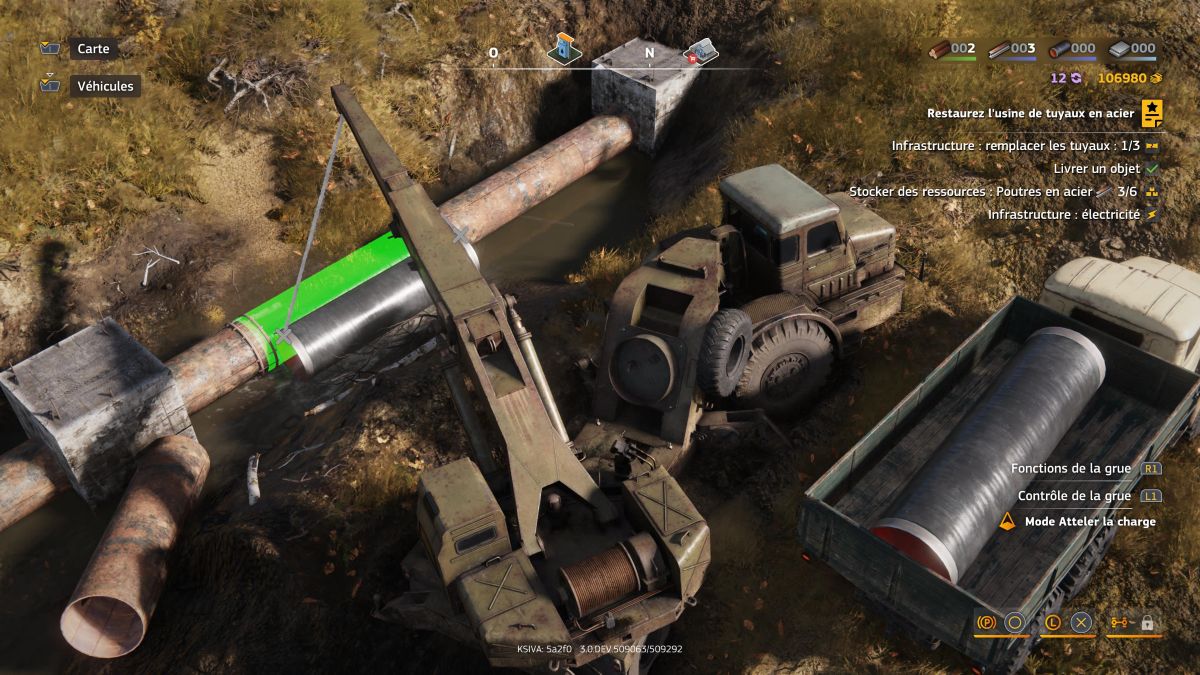Open 'Fonctions de la grue'
The width and height of the screenshot is (1200, 675).
(1070, 468)
